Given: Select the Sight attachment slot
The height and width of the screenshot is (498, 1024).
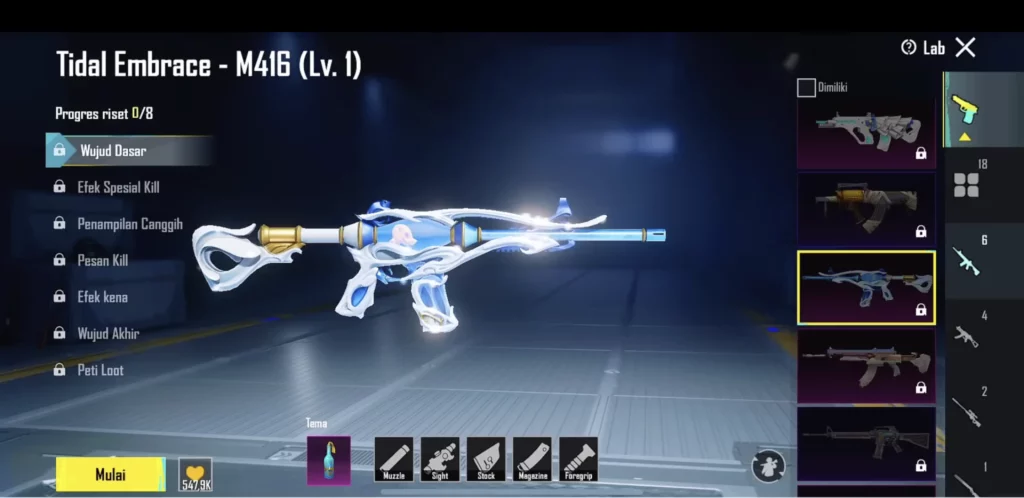Looking at the screenshot, I should point(440,459).
